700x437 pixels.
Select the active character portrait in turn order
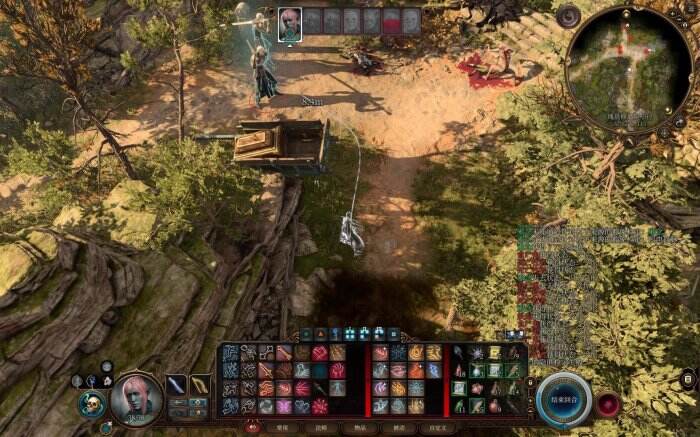[290, 22]
